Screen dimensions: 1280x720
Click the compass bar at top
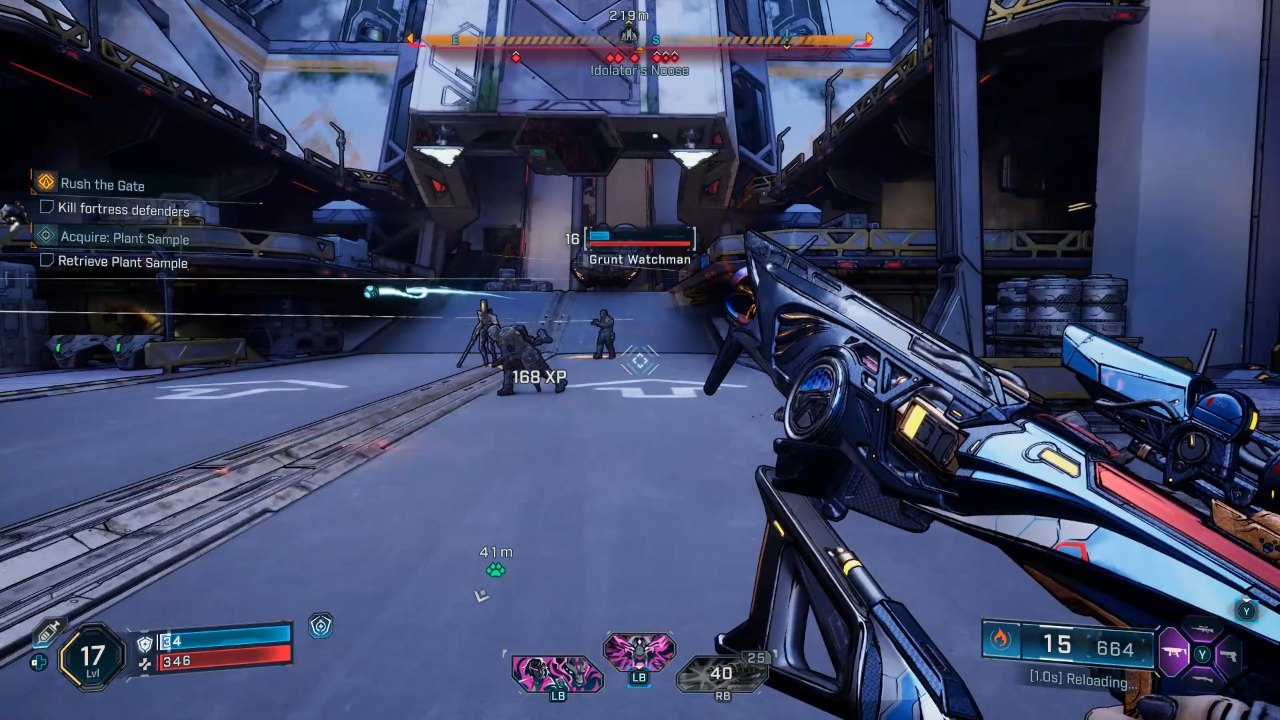(x=640, y=40)
